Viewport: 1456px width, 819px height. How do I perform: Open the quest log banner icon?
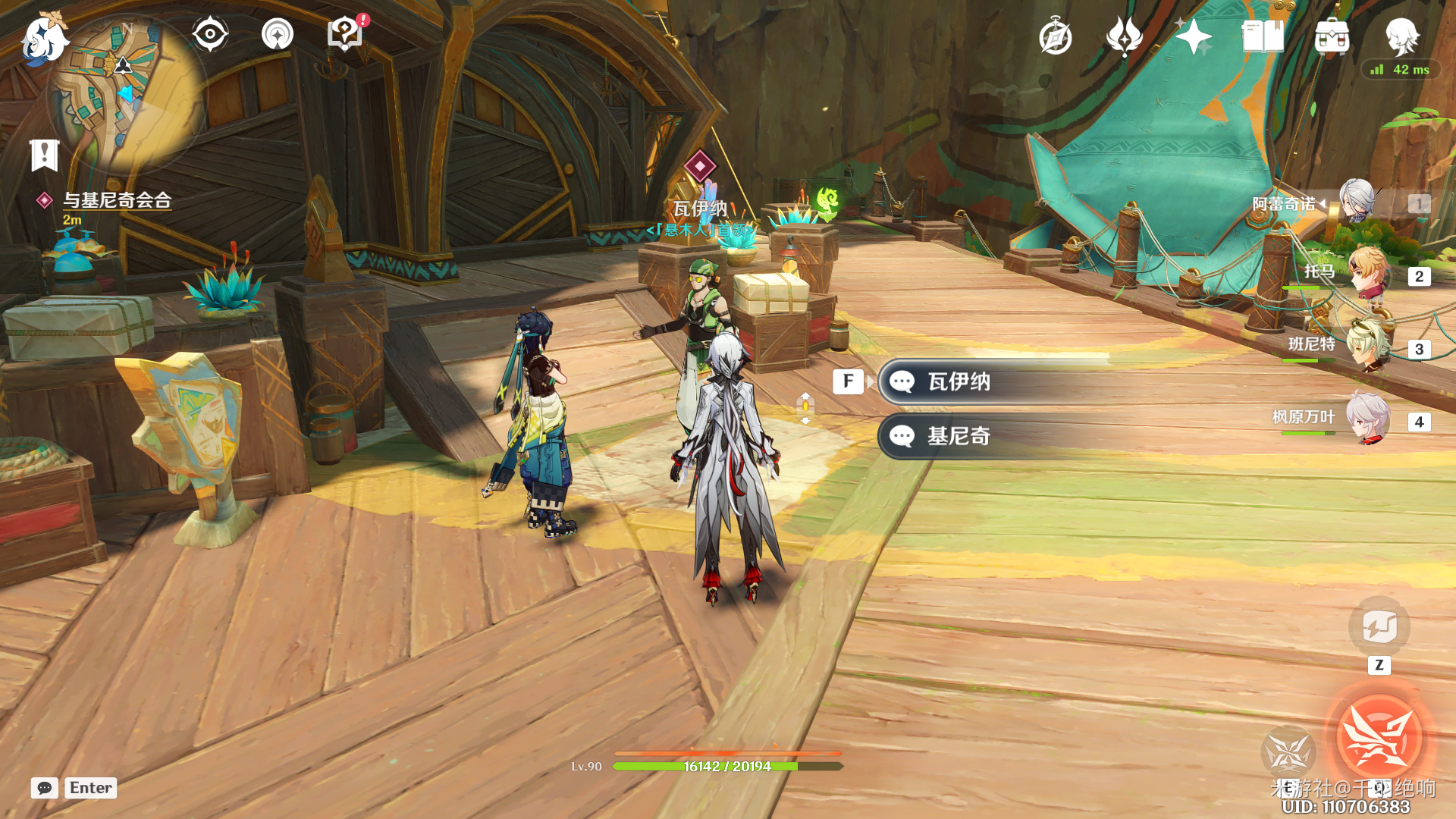tap(44, 155)
